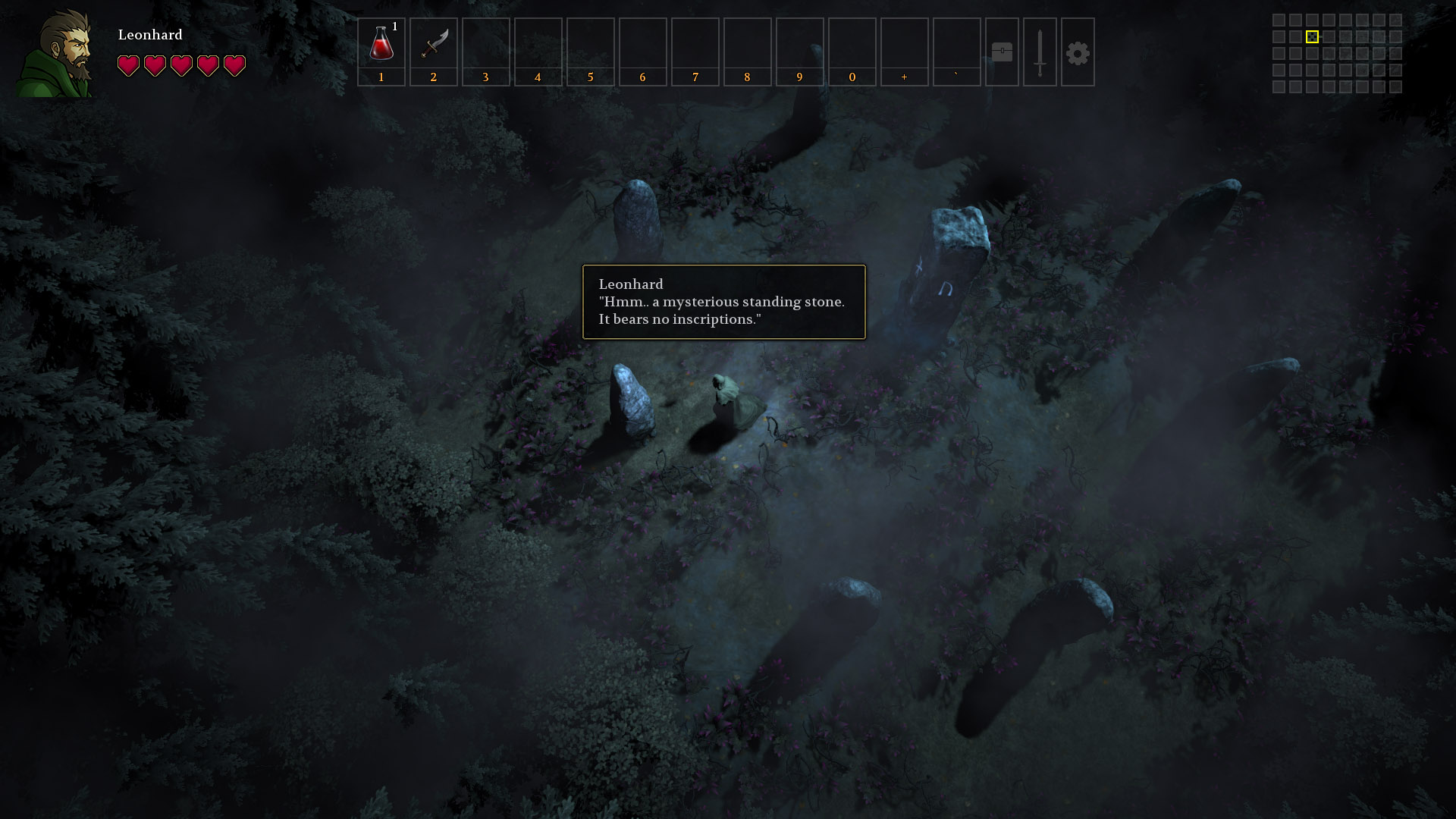Click the Leonhard name label in the dialogue box
Image resolution: width=1456 pixels, height=819 pixels.
[630, 284]
